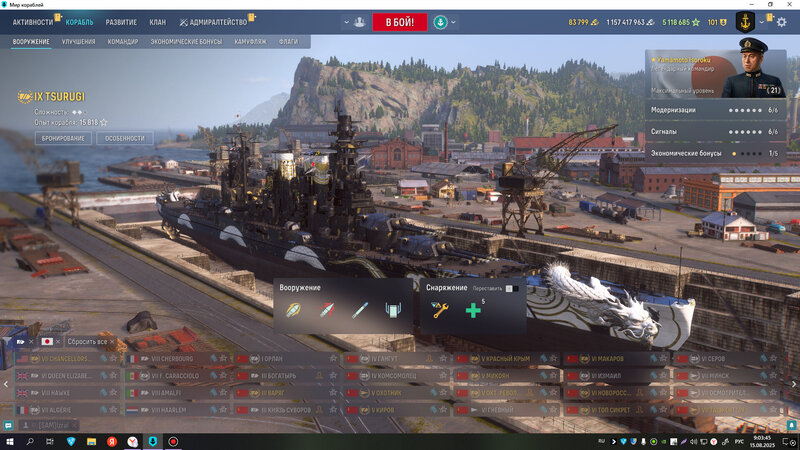The height and width of the screenshot is (450, 800).
Task: Switch to the Командир tab
Action: [x=123, y=42]
